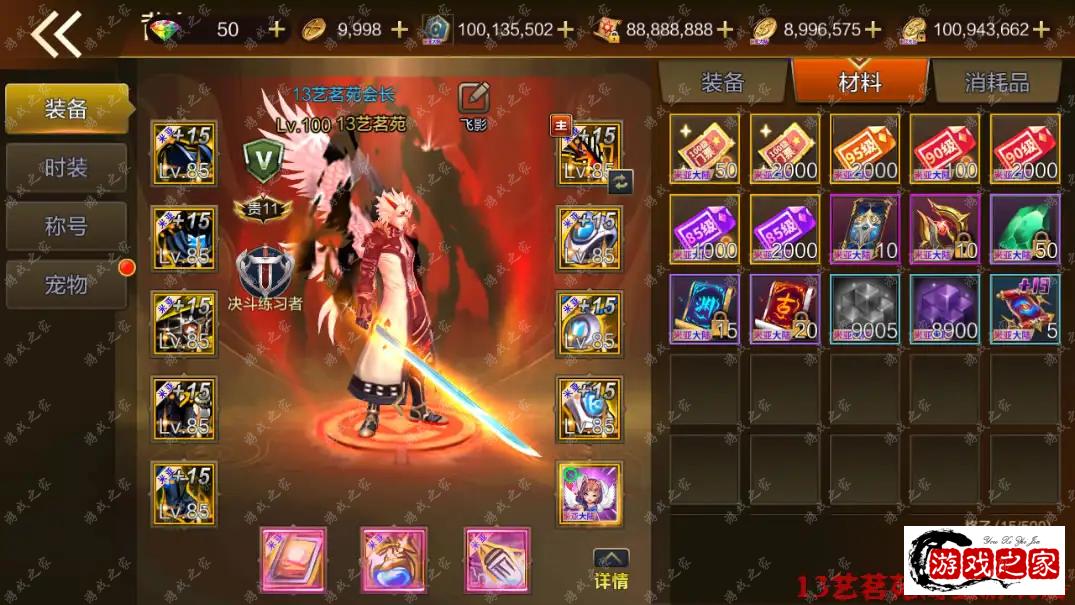Open the 称号 title tab
Image resolution: width=1075 pixels, height=605 pixels.
[x=66, y=226]
